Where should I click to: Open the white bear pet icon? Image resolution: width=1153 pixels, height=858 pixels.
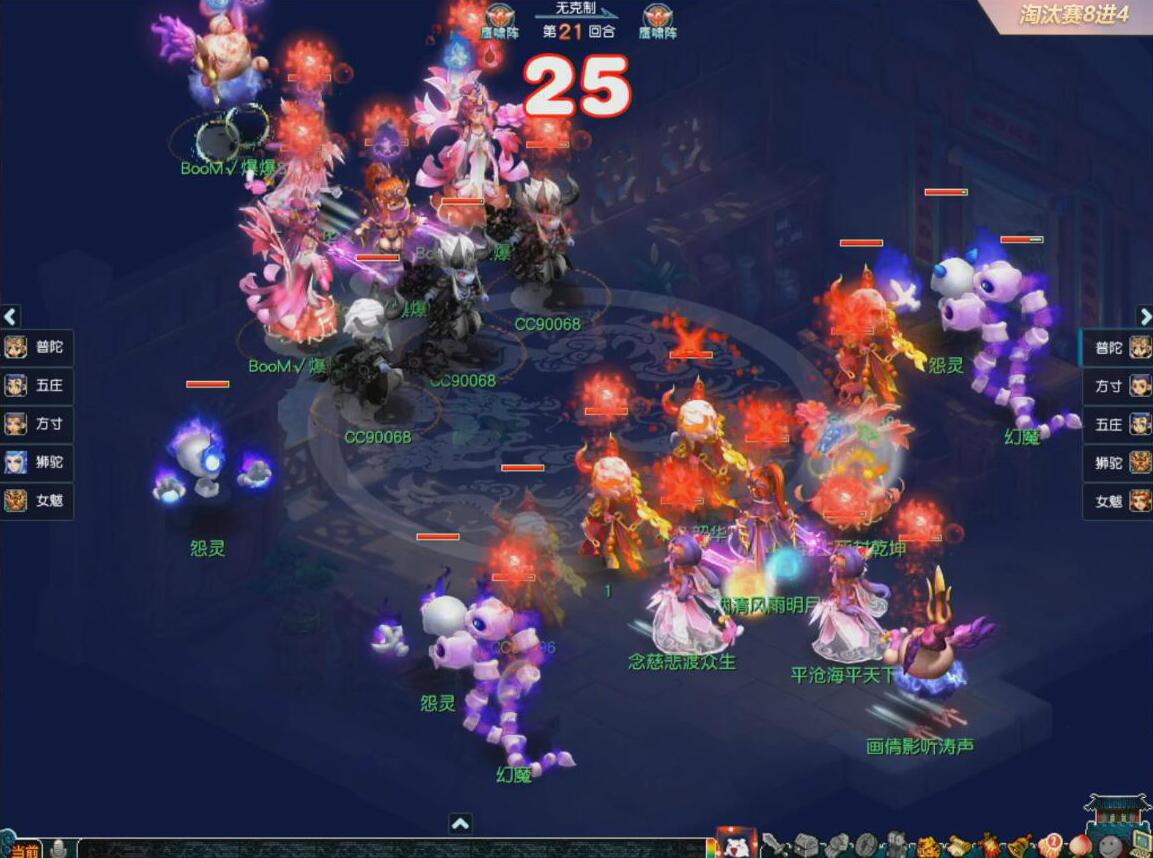pyautogui.click(x=736, y=844)
